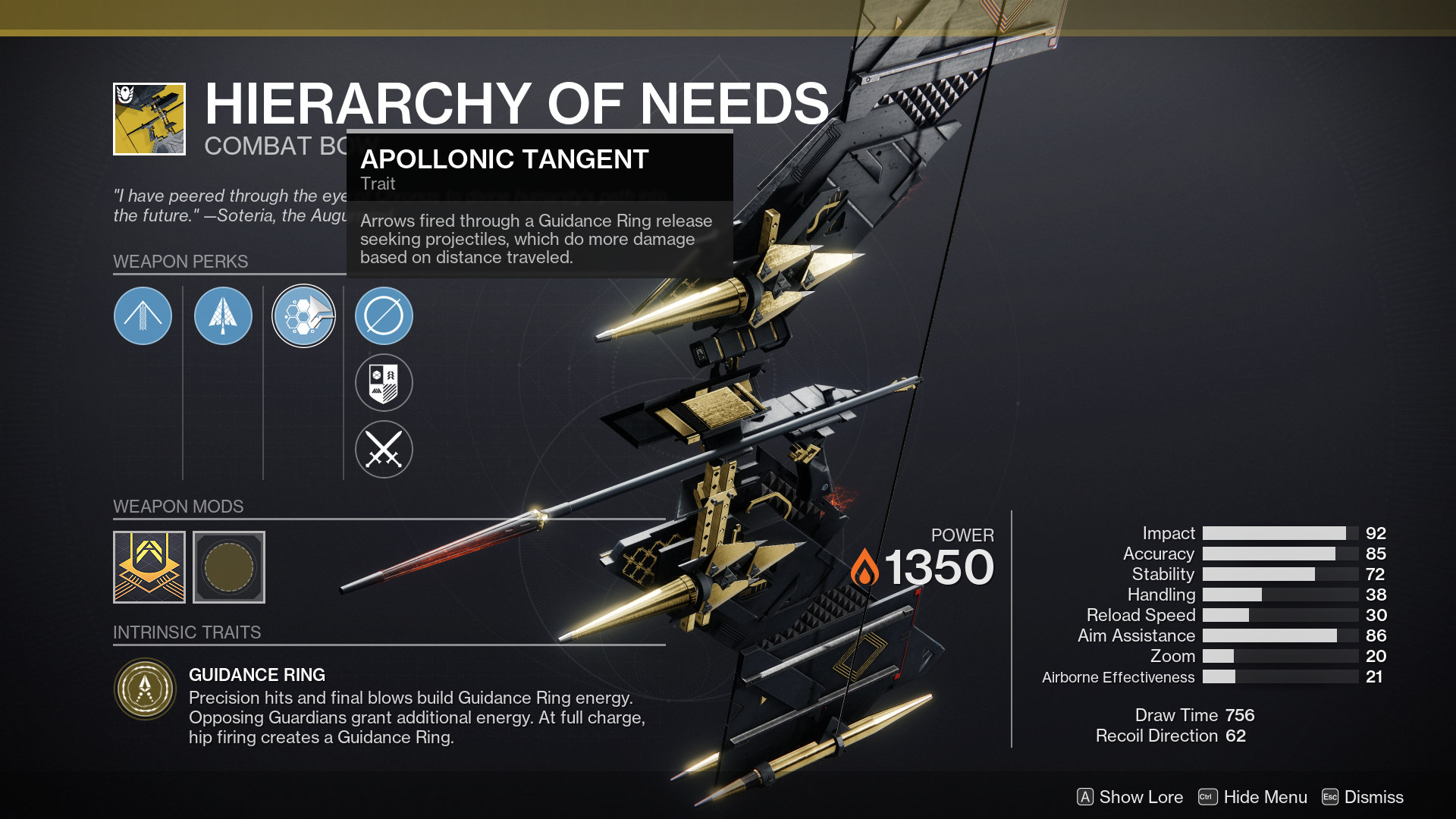Select the Guidance Ring intrinsic trait icon

(x=146, y=689)
